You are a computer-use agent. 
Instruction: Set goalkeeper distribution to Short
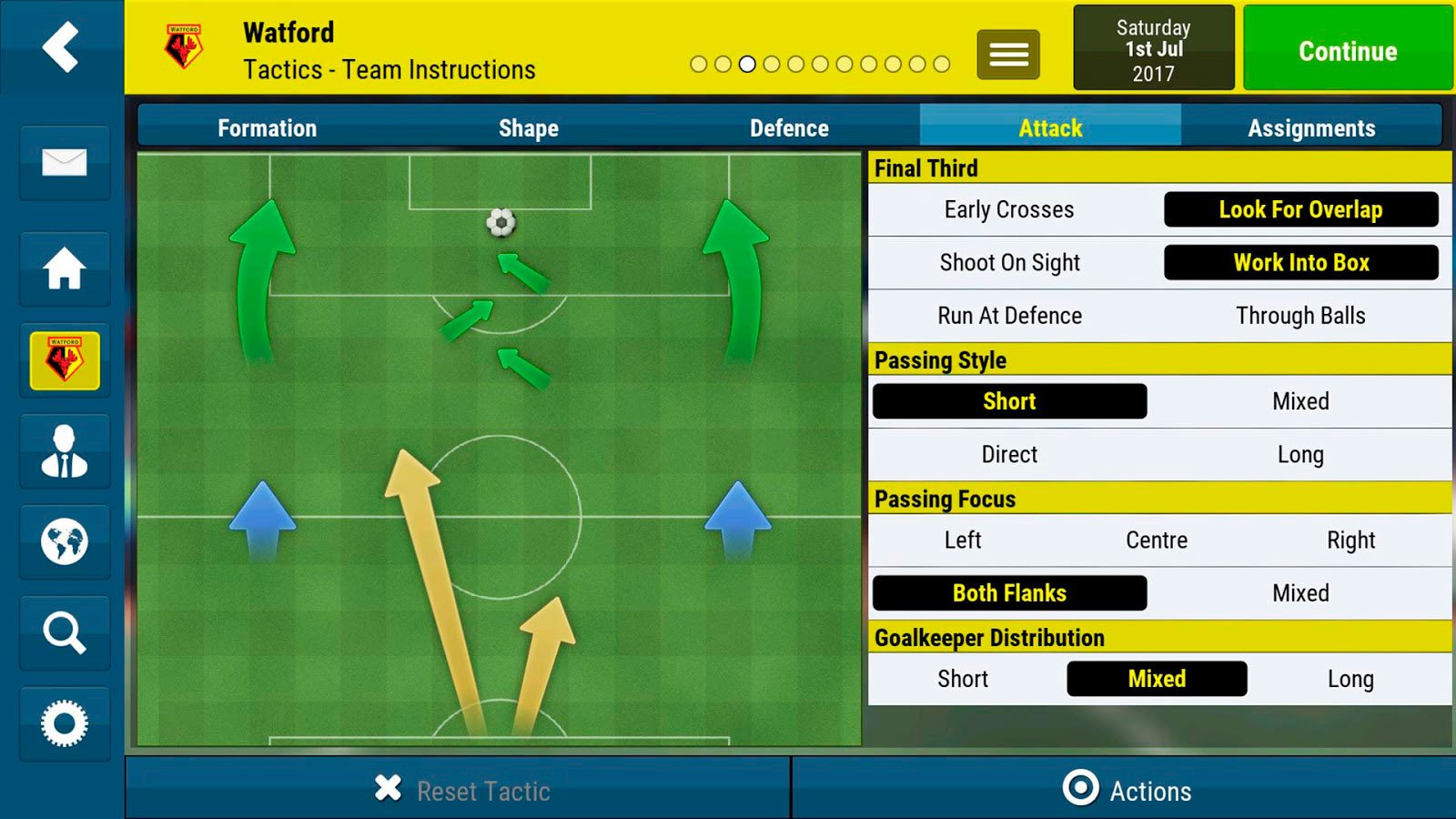tap(962, 679)
